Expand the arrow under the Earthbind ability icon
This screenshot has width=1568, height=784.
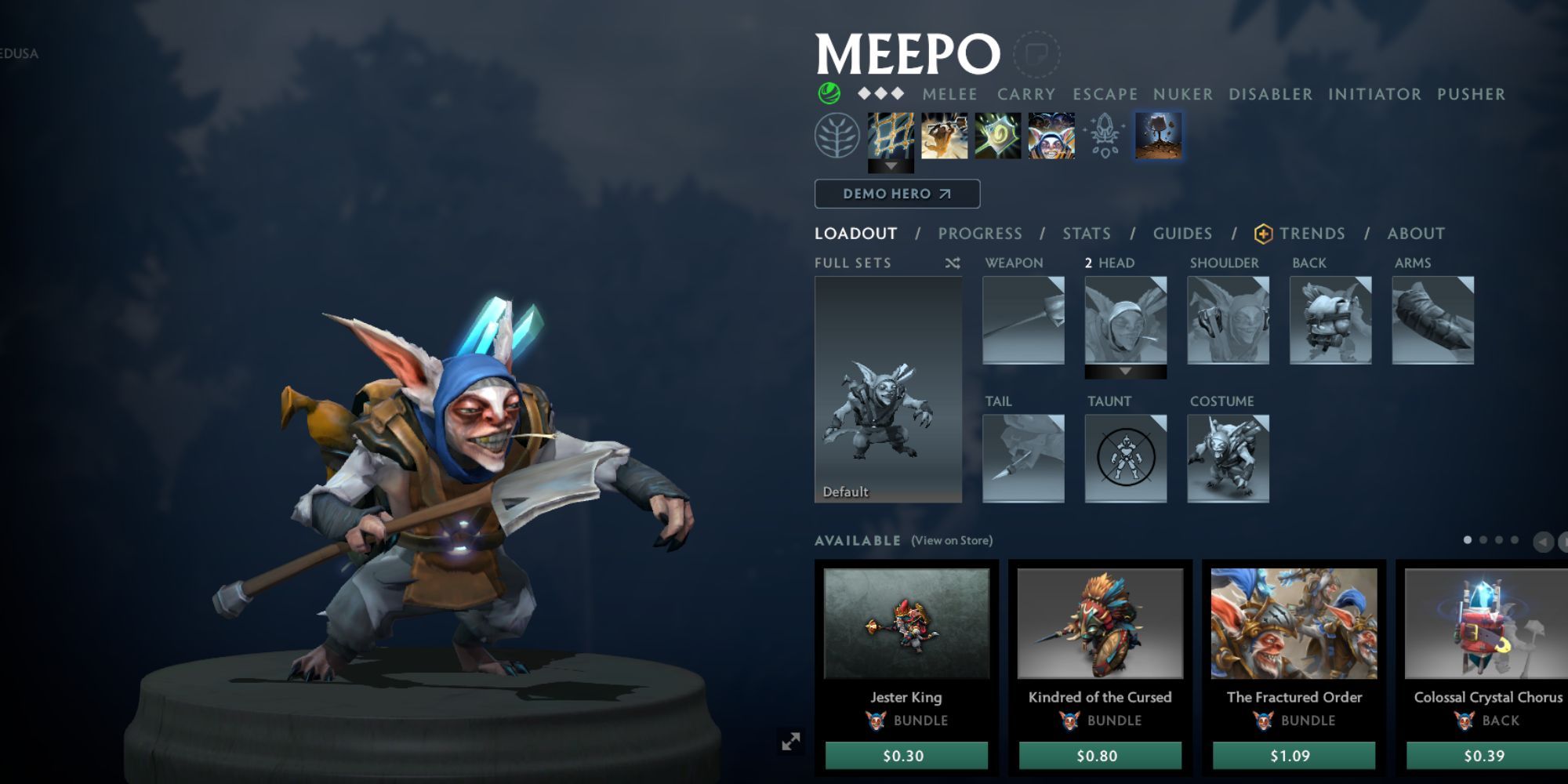(891, 166)
